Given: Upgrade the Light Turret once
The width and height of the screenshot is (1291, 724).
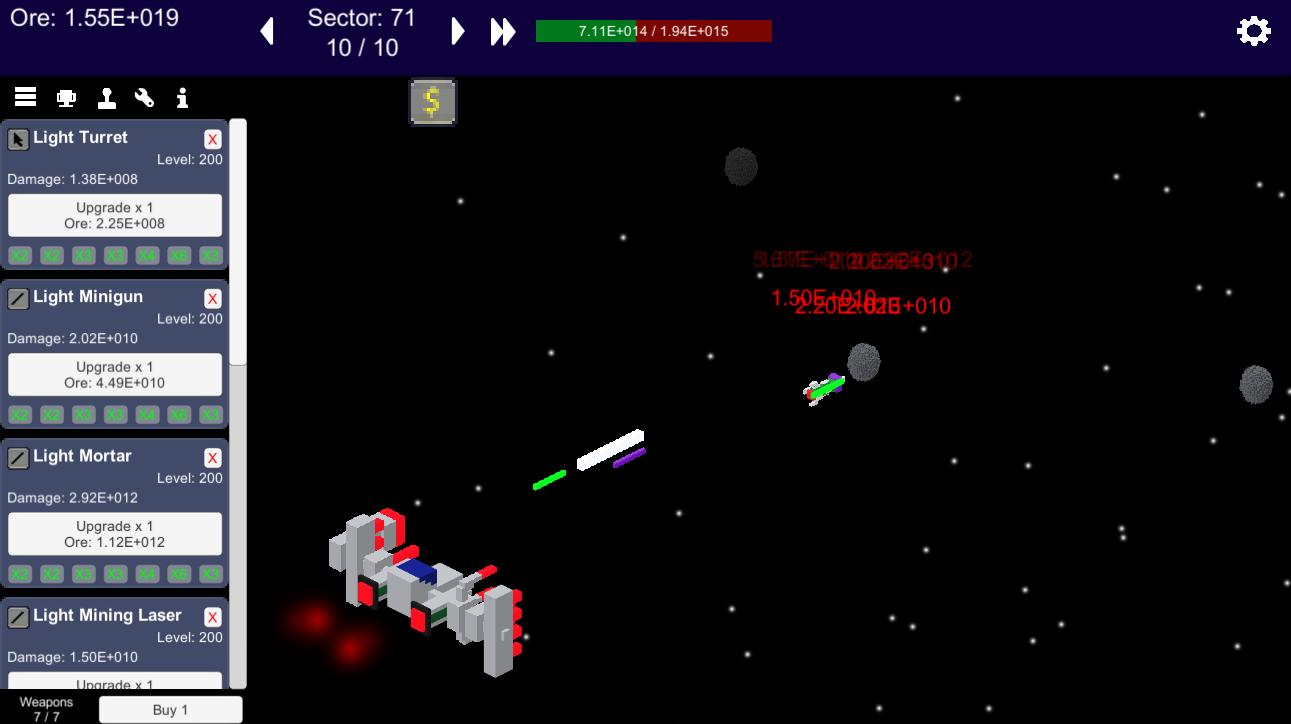Looking at the screenshot, I should click(x=114, y=215).
